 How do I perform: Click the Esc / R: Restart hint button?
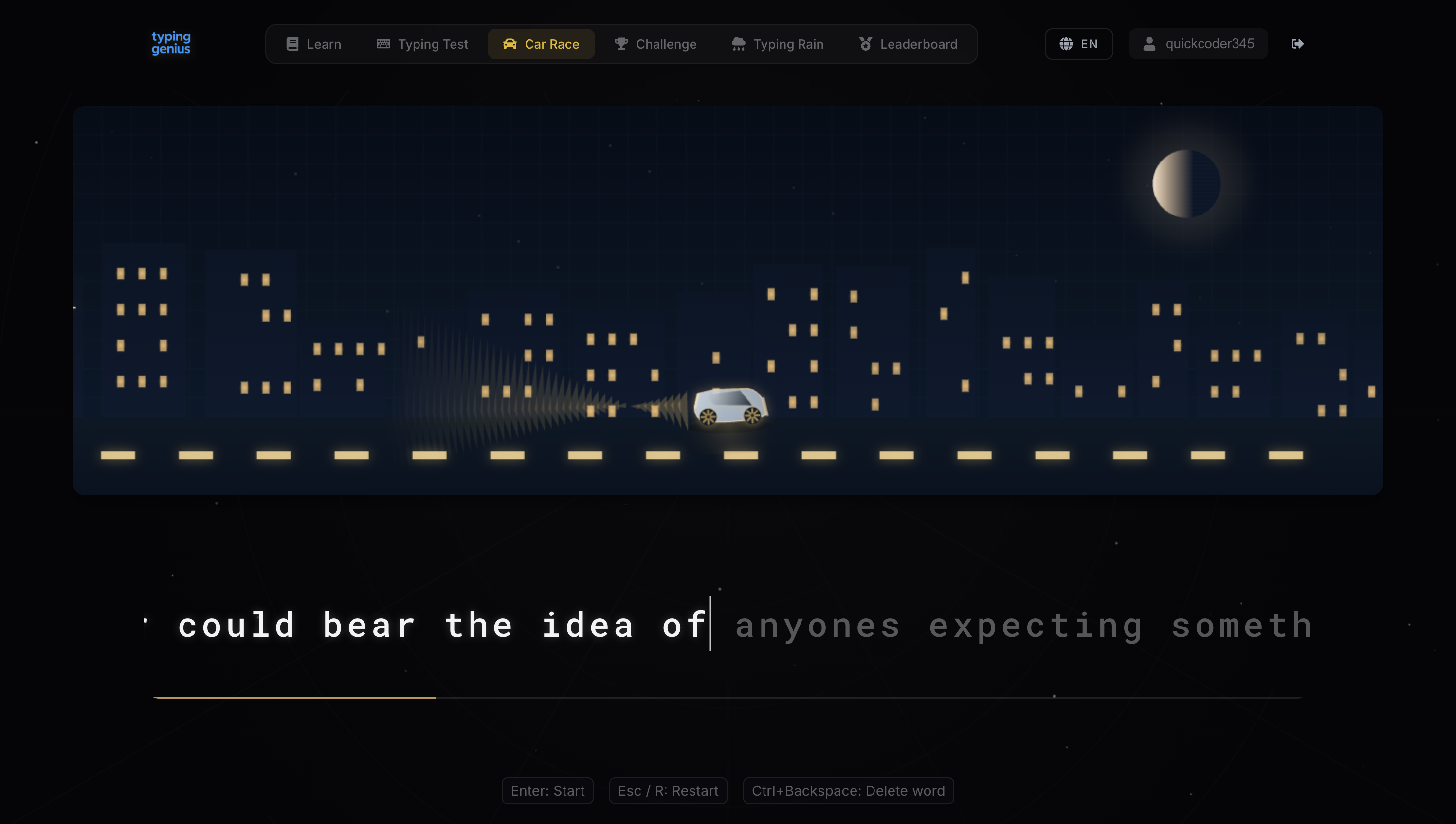coord(668,790)
